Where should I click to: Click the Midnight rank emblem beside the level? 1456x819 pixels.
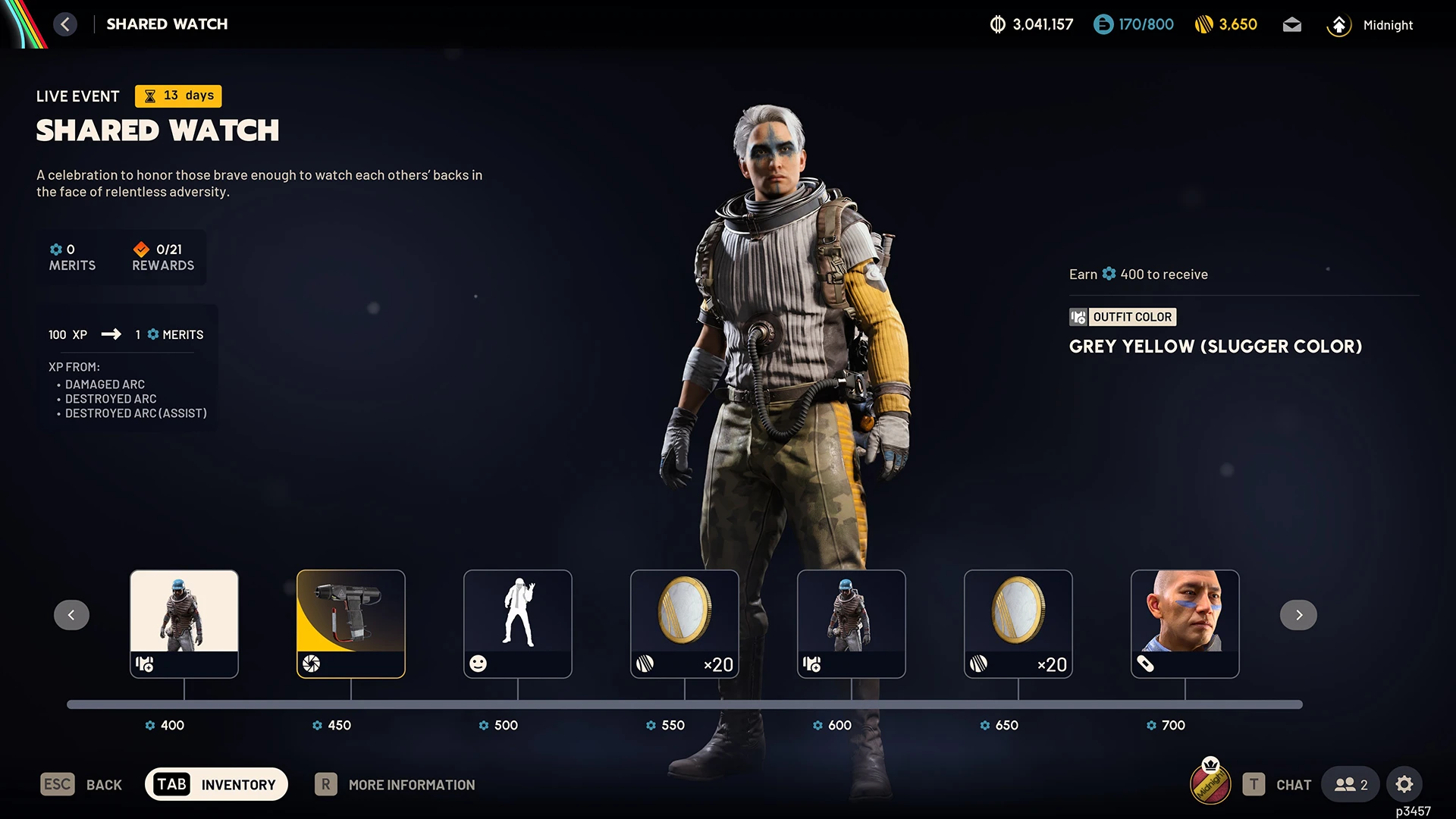[x=1339, y=24]
